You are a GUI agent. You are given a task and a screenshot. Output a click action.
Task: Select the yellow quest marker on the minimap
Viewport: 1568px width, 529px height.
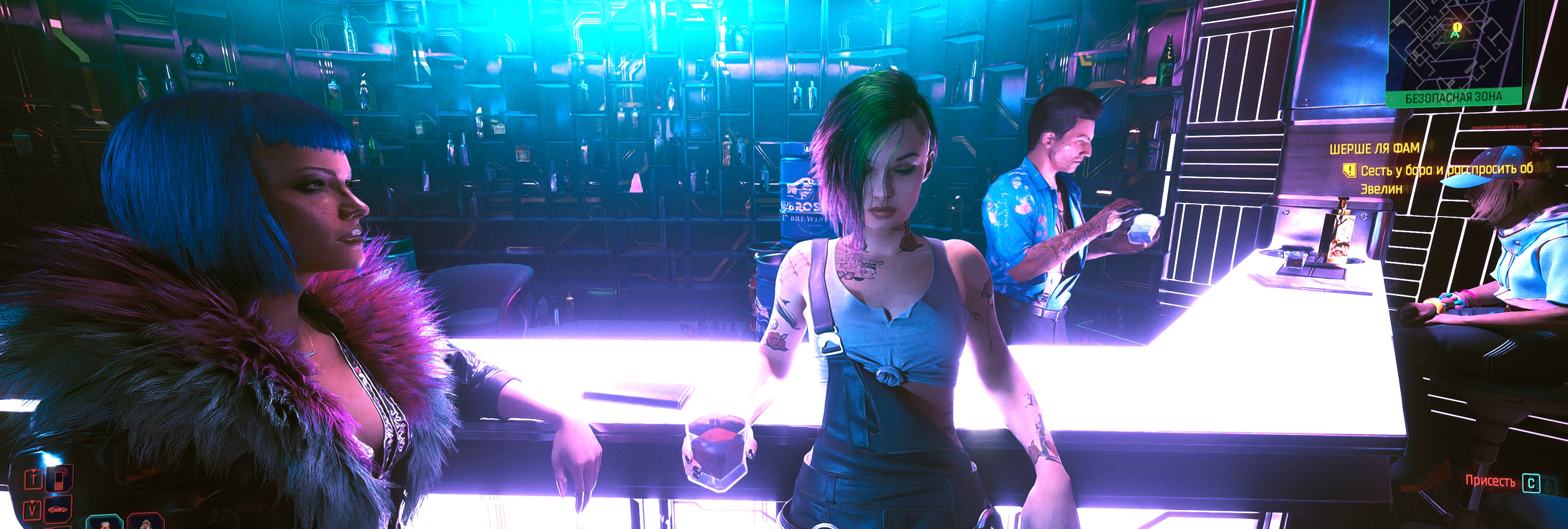click(1457, 27)
